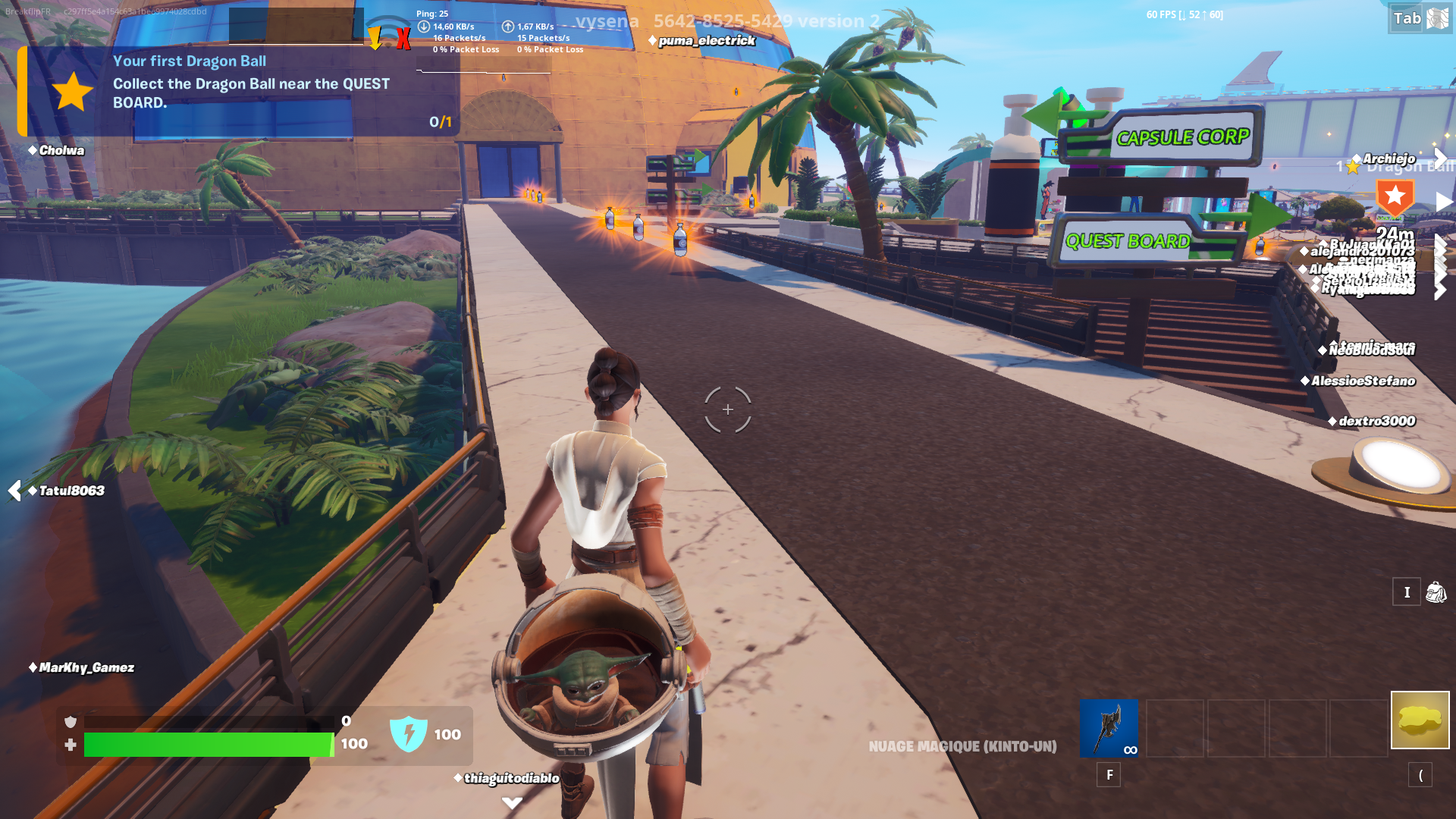Click the lightning shield icon near 100
This screenshot has height=819, width=1456.
click(410, 734)
